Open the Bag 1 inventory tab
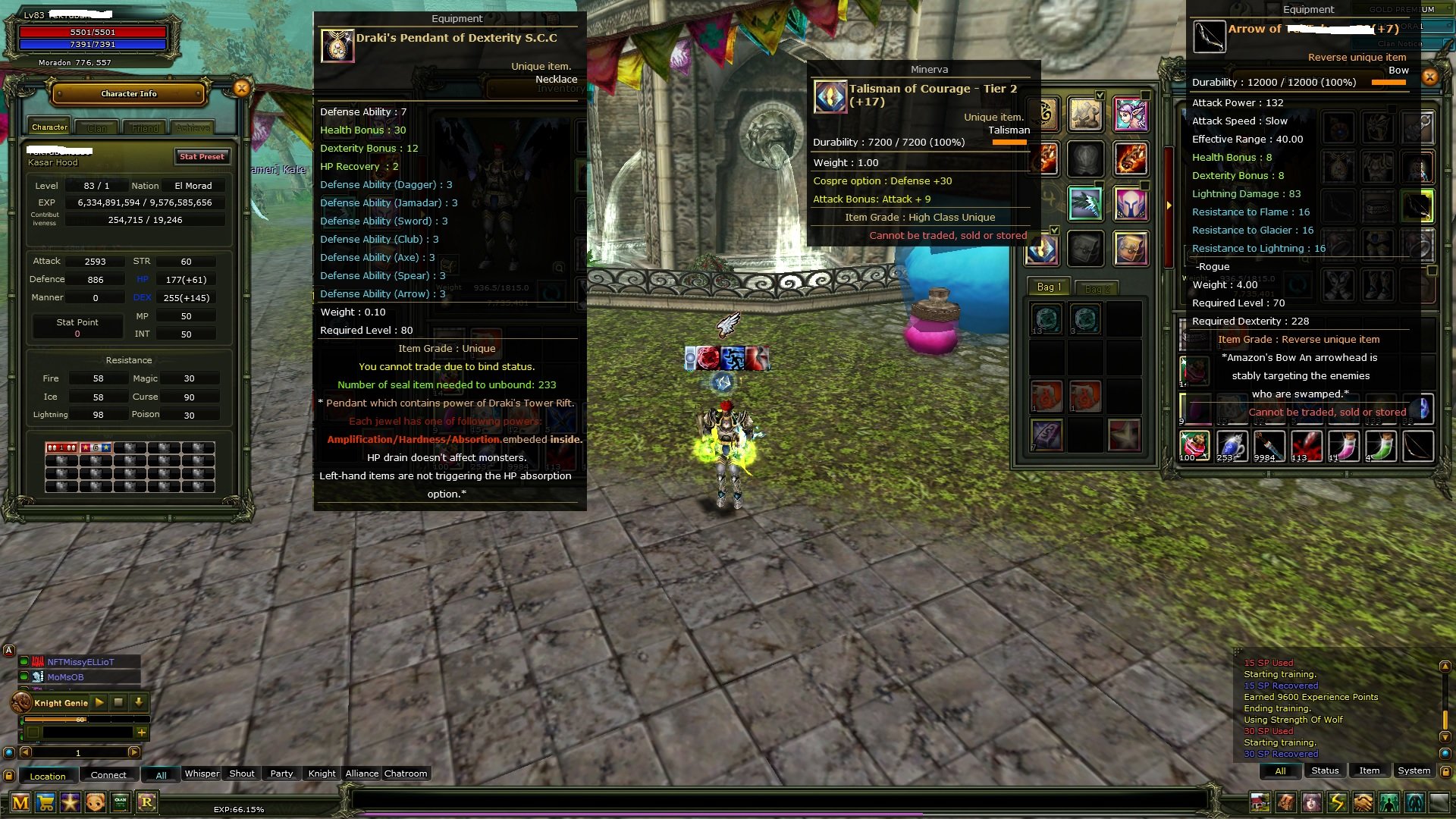This screenshot has width=1456, height=819. [x=1049, y=287]
